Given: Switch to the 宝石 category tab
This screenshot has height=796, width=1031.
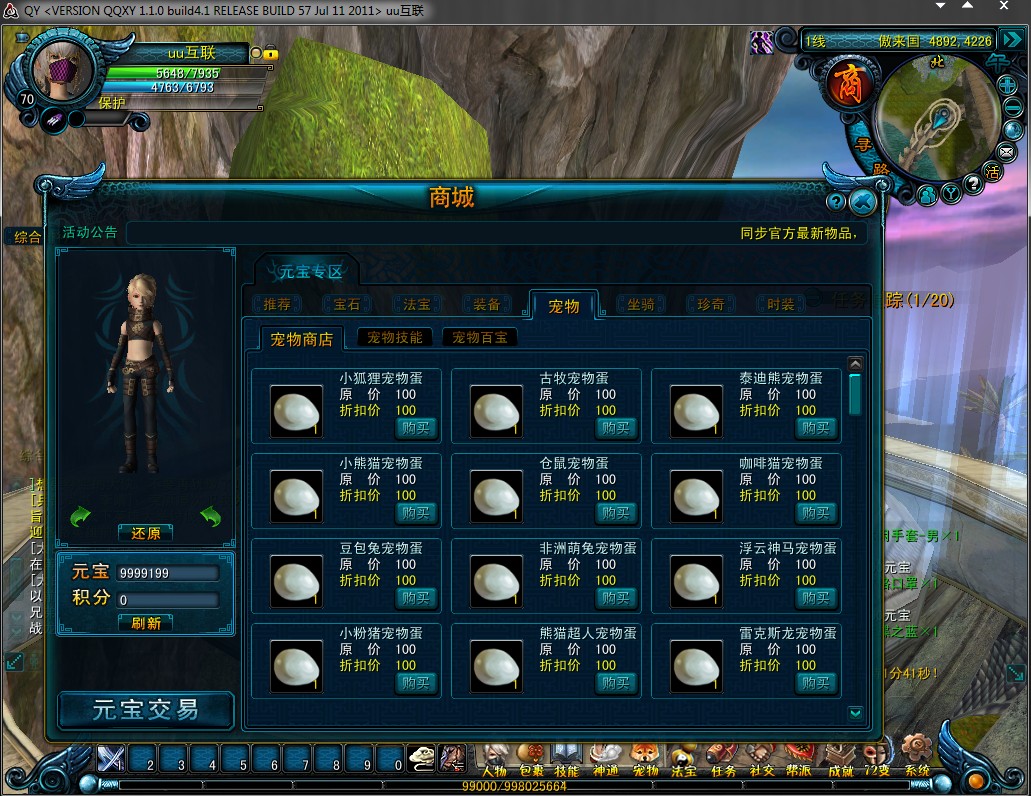Looking at the screenshot, I should (x=347, y=304).
